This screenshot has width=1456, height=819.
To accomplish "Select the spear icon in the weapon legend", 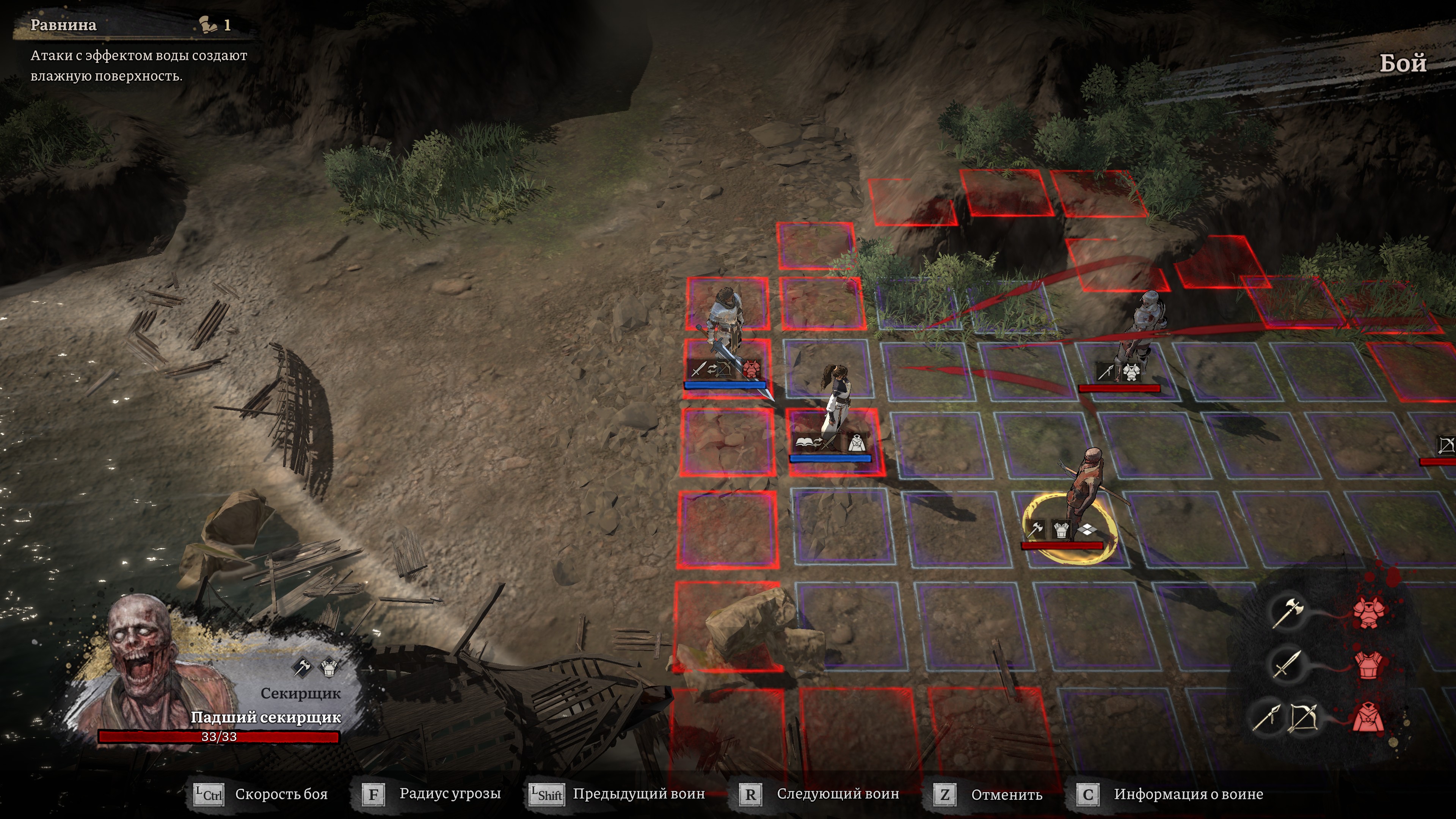I will [1266, 719].
